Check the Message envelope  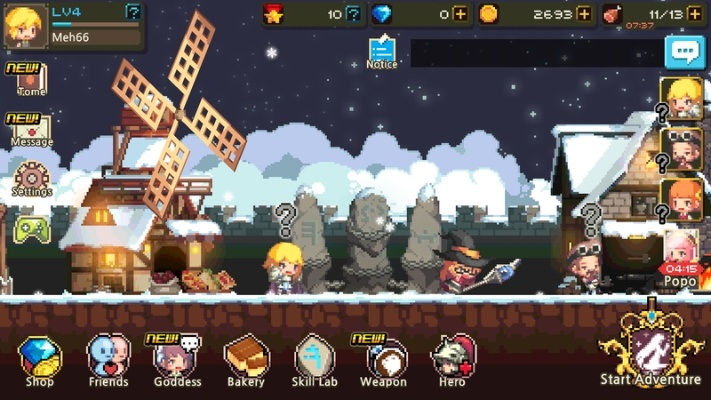(31, 130)
